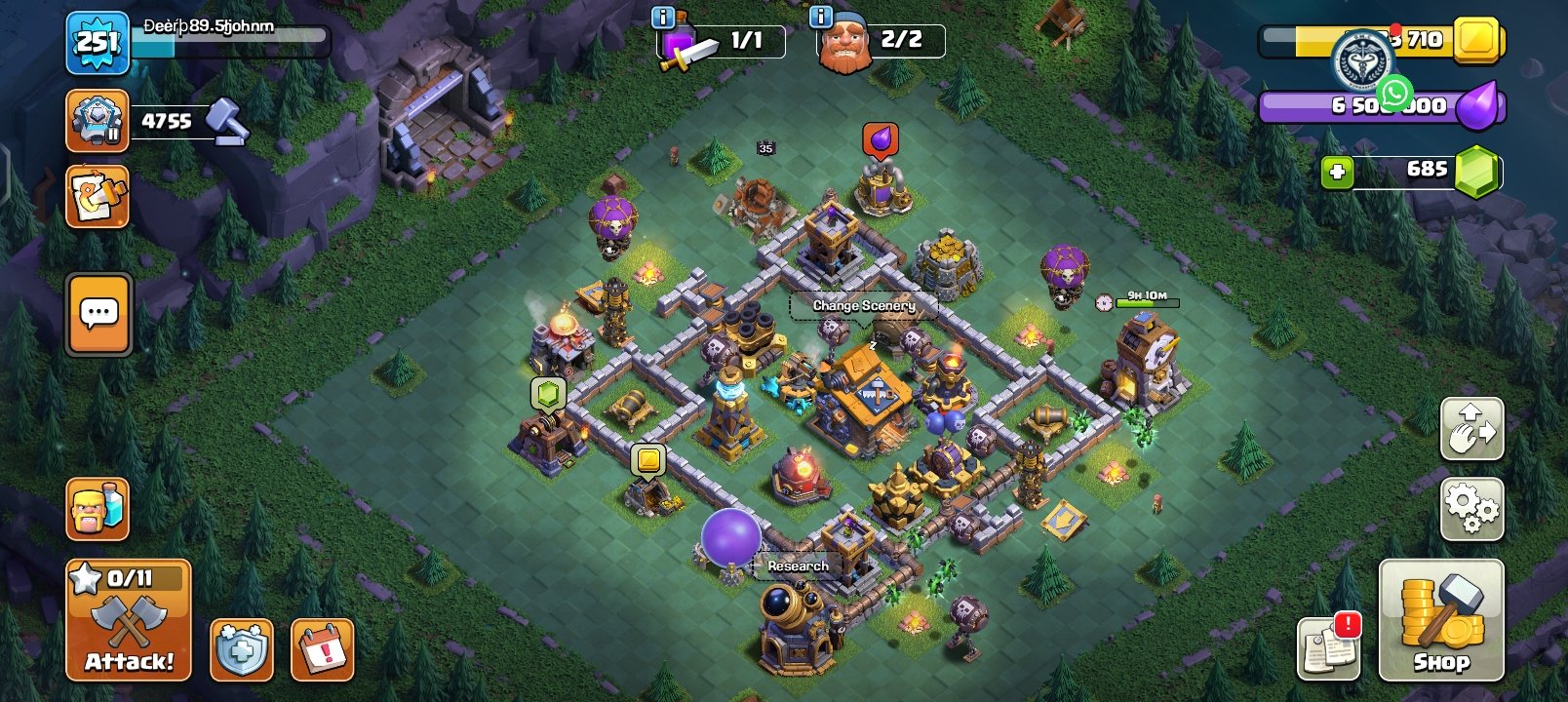Select the move-village hand icon

1472,429
